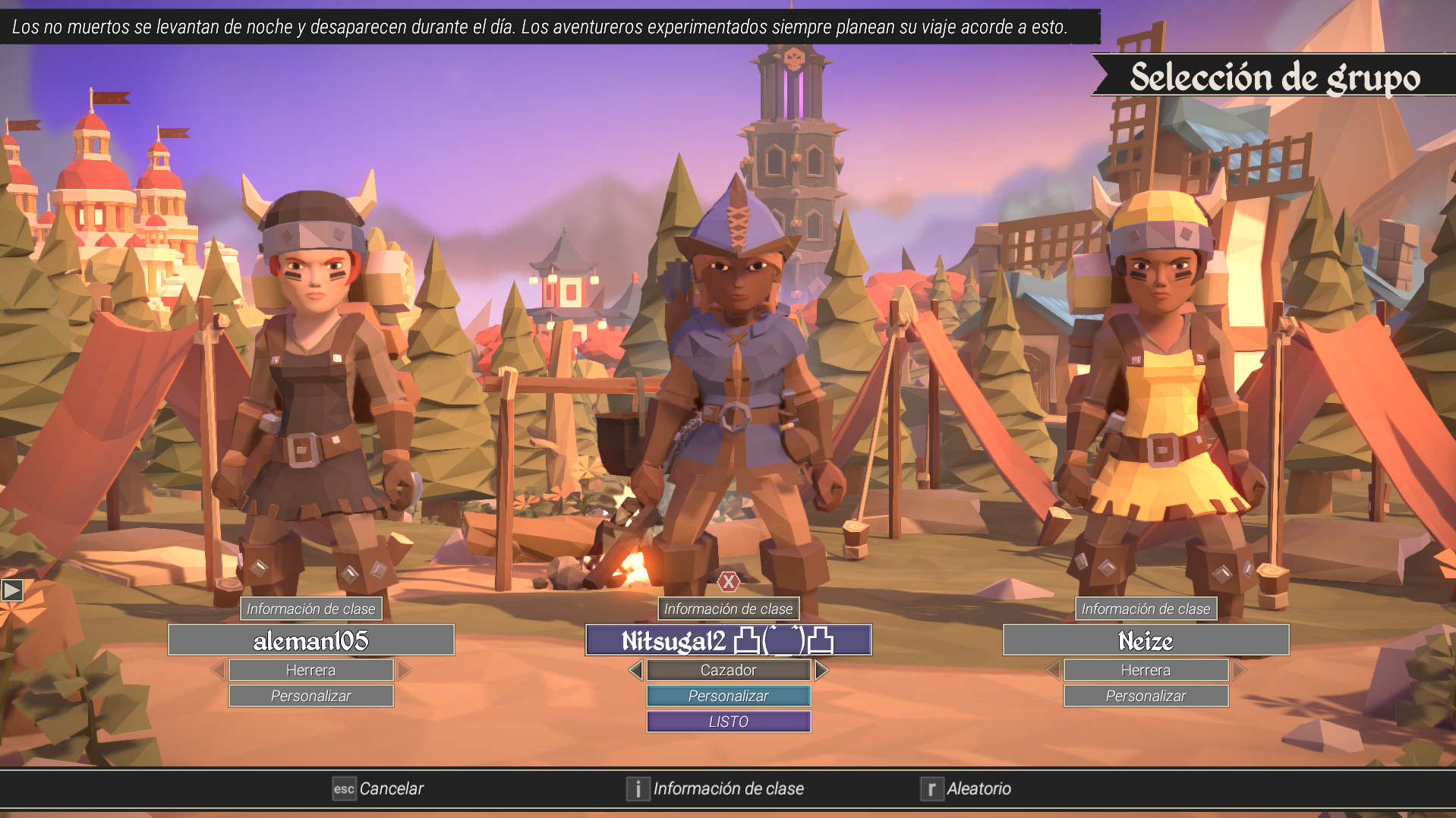Image resolution: width=1456 pixels, height=818 pixels.
Task: Switch Cazador to the previous class
Action: coord(636,670)
